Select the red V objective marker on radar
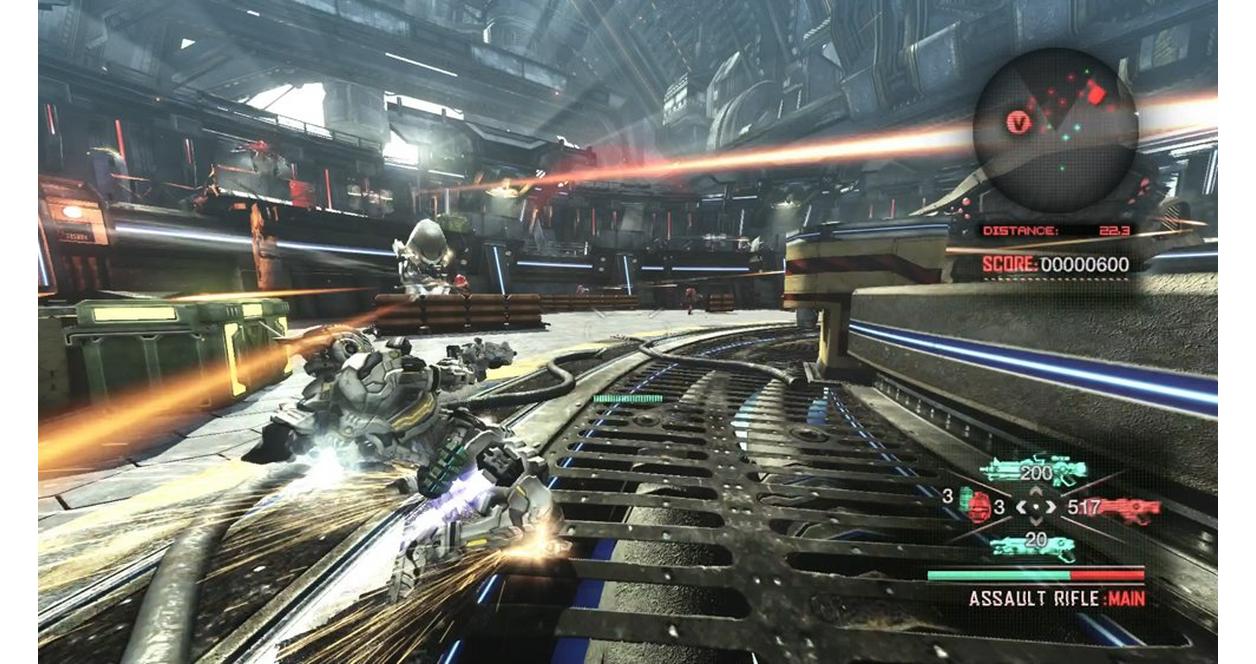1256x664 pixels. (x=1018, y=123)
